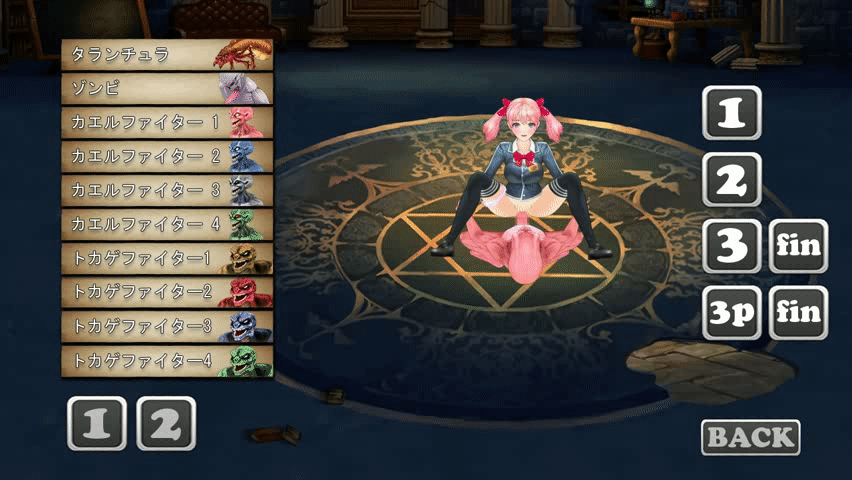Click the fin button beside 3
852x480 pixels.
(x=798, y=246)
